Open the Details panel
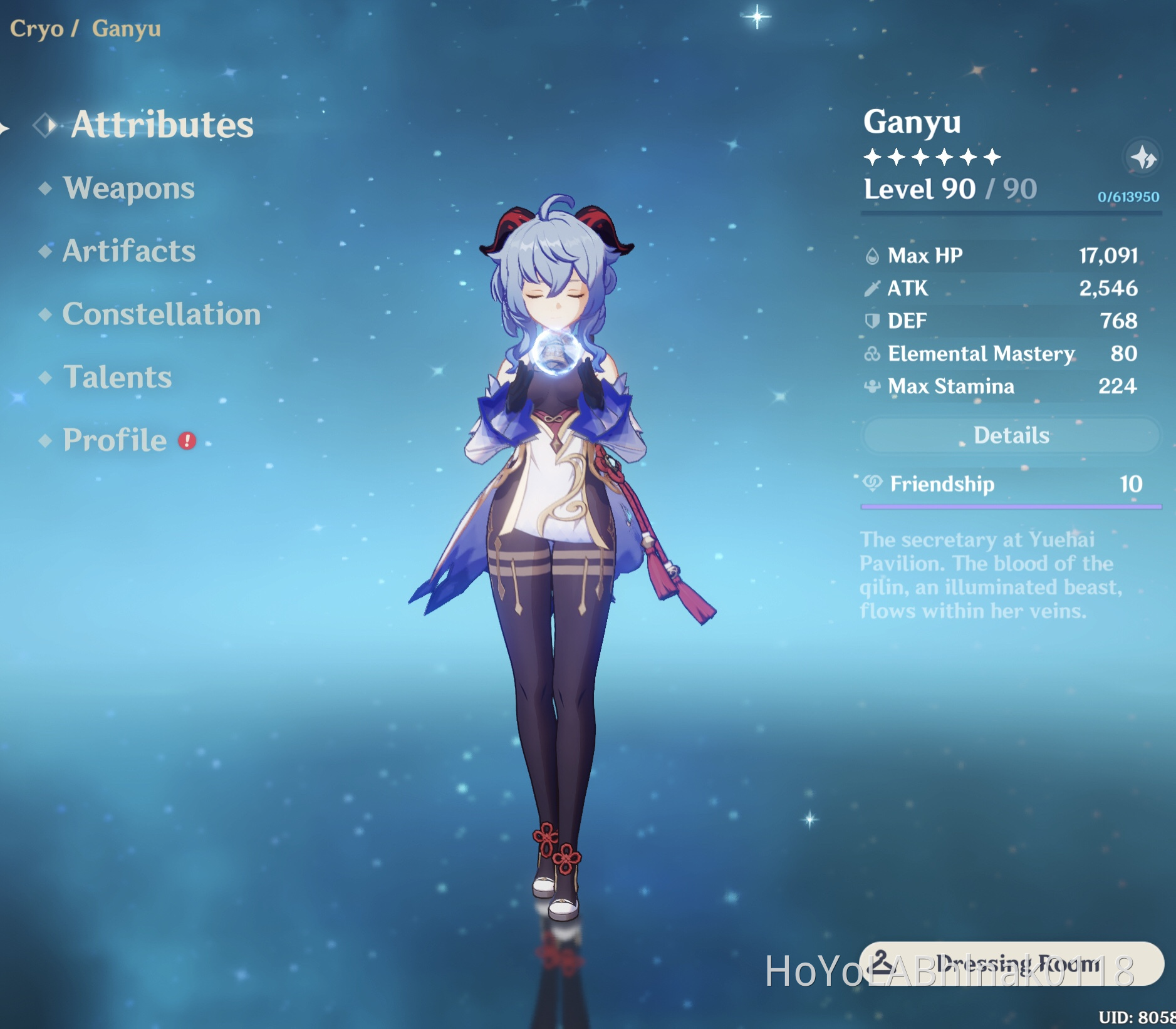The width and height of the screenshot is (1176, 1029). 1011,435
